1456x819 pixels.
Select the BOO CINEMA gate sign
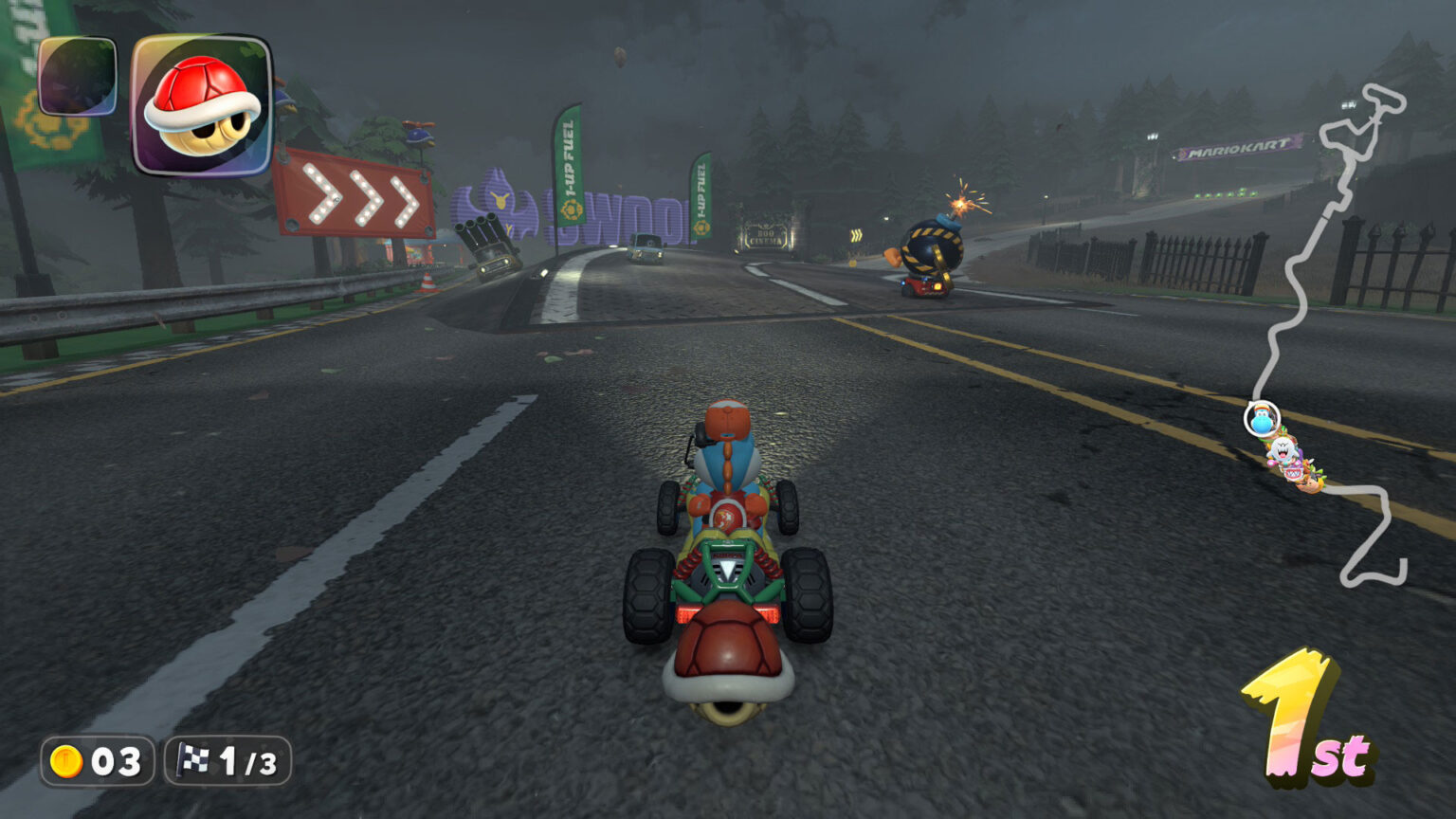tap(765, 237)
